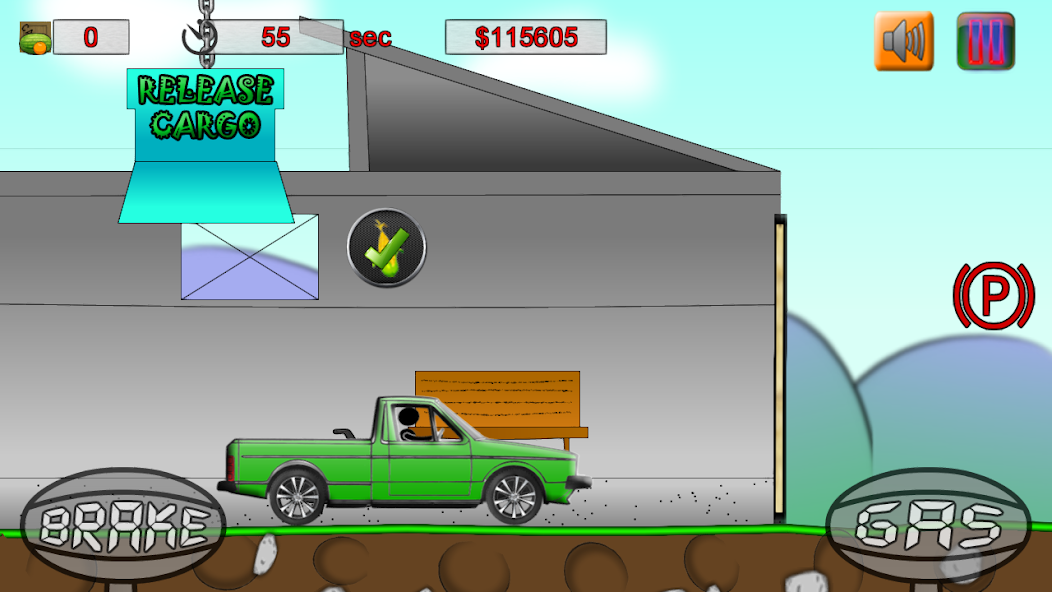Click the green checkmark cargo icon
The height and width of the screenshot is (592, 1052).
pyautogui.click(x=386, y=248)
